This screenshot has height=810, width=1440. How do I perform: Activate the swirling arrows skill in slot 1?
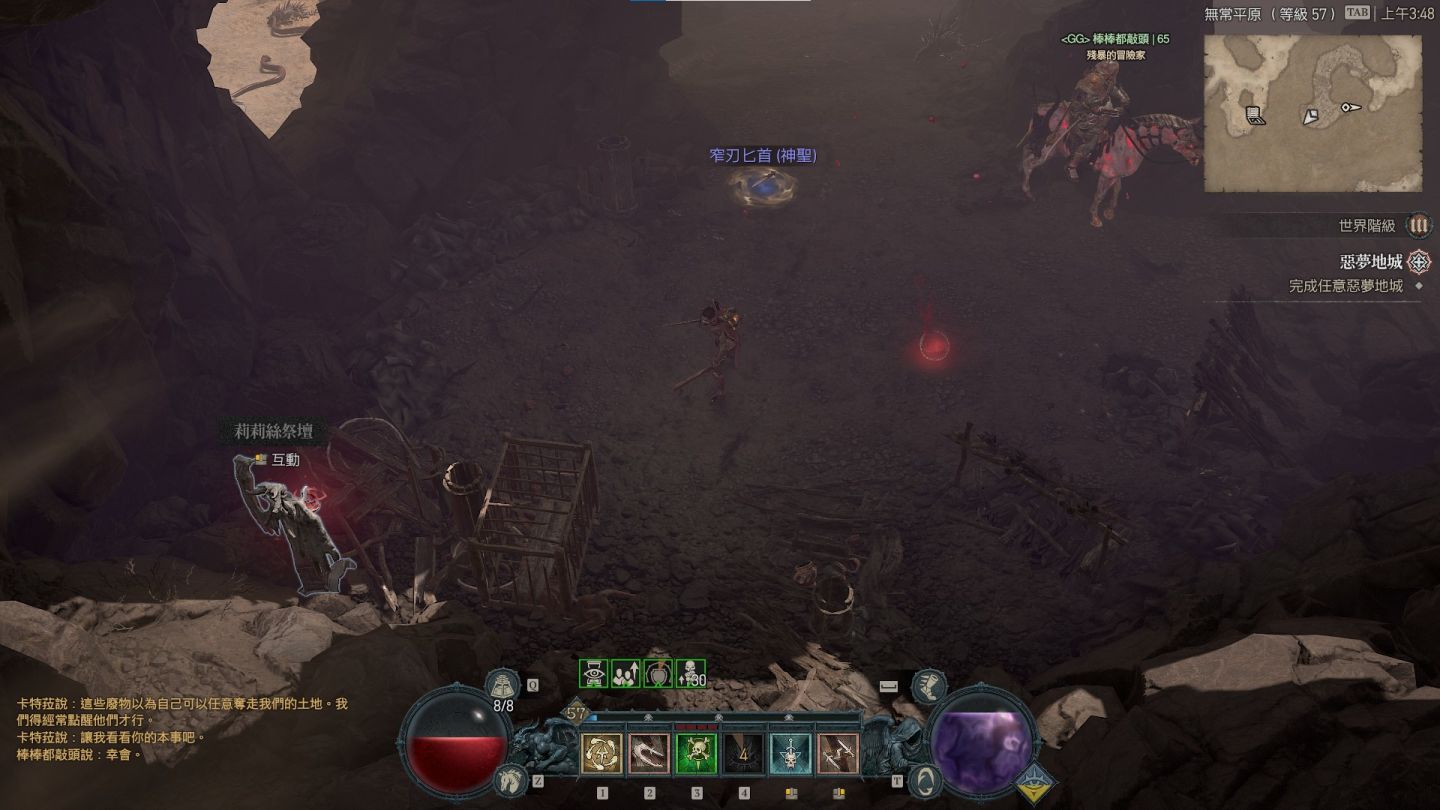(602, 754)
